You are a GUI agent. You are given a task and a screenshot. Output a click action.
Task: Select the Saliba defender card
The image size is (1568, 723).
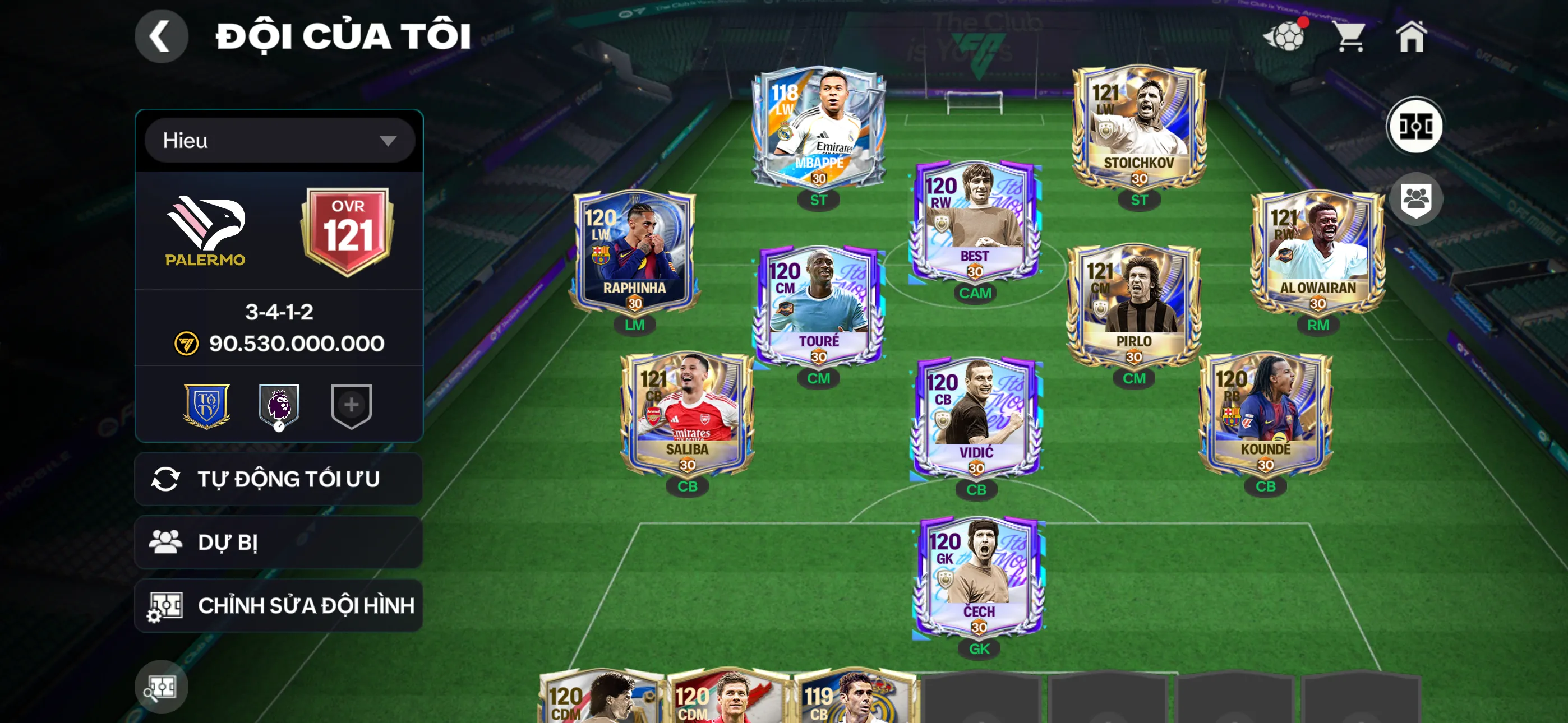click(687, 414)
